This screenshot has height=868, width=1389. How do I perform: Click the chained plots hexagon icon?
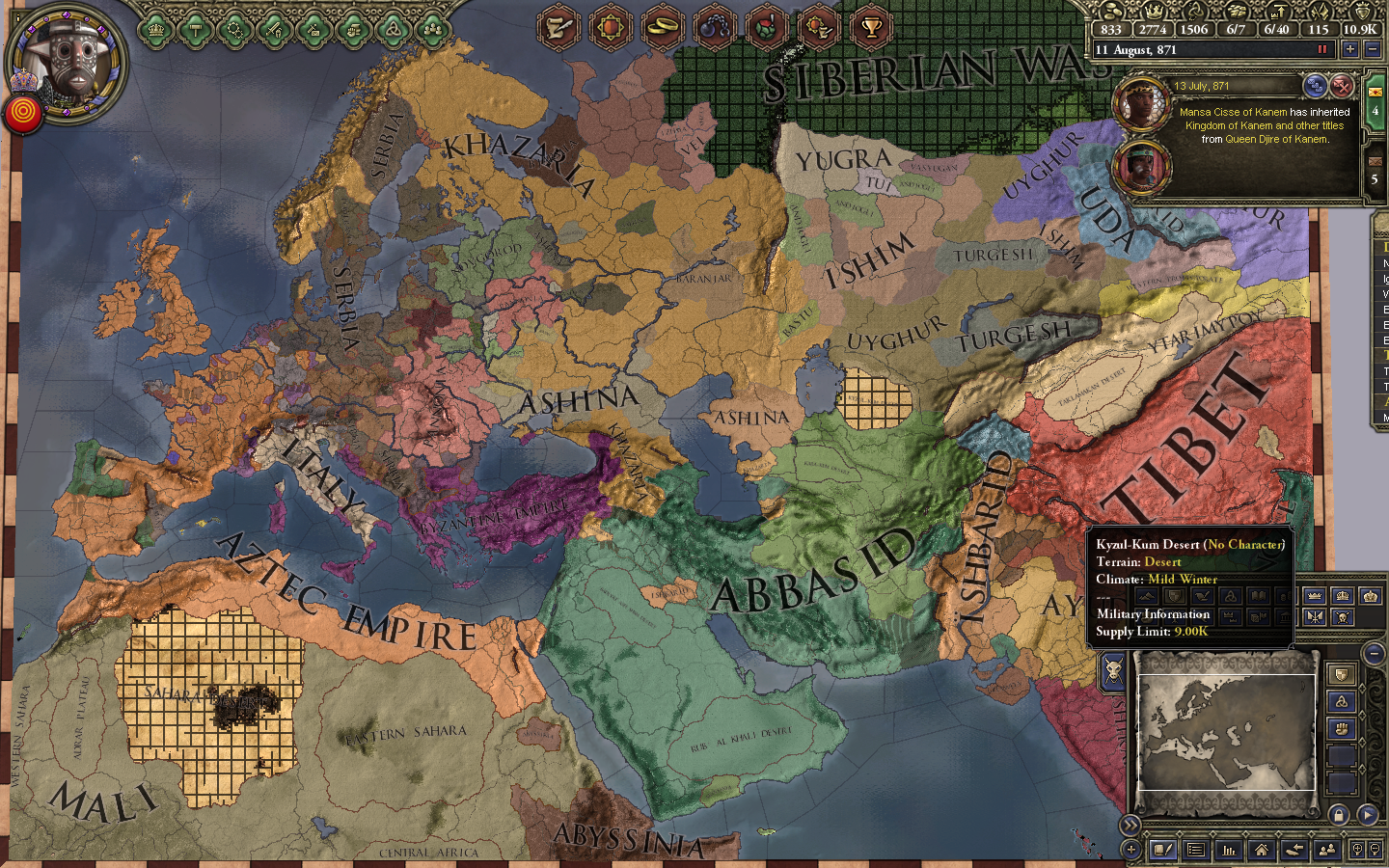tap(714, 28)
